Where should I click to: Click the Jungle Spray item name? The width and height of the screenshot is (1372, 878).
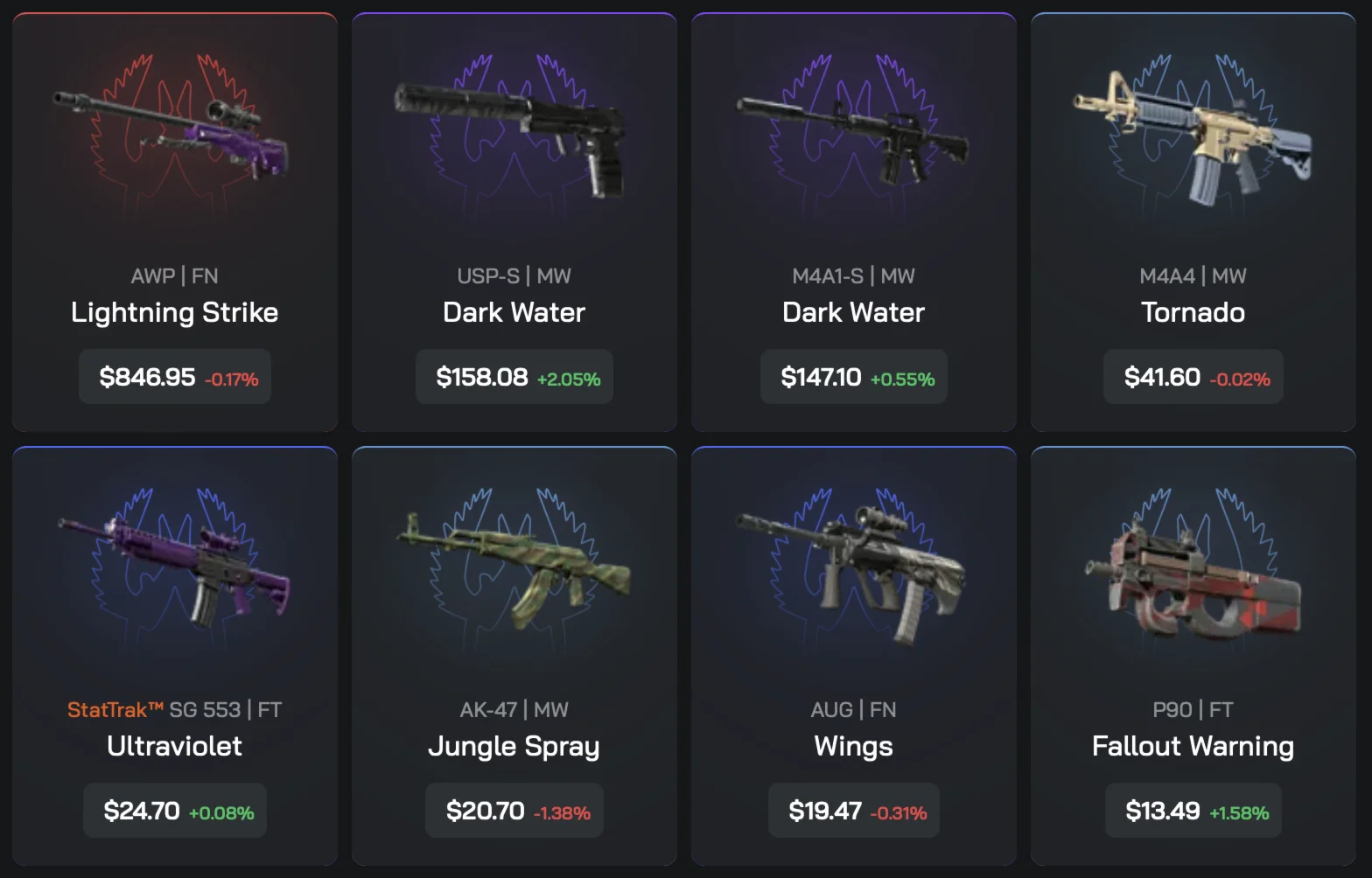514,746
